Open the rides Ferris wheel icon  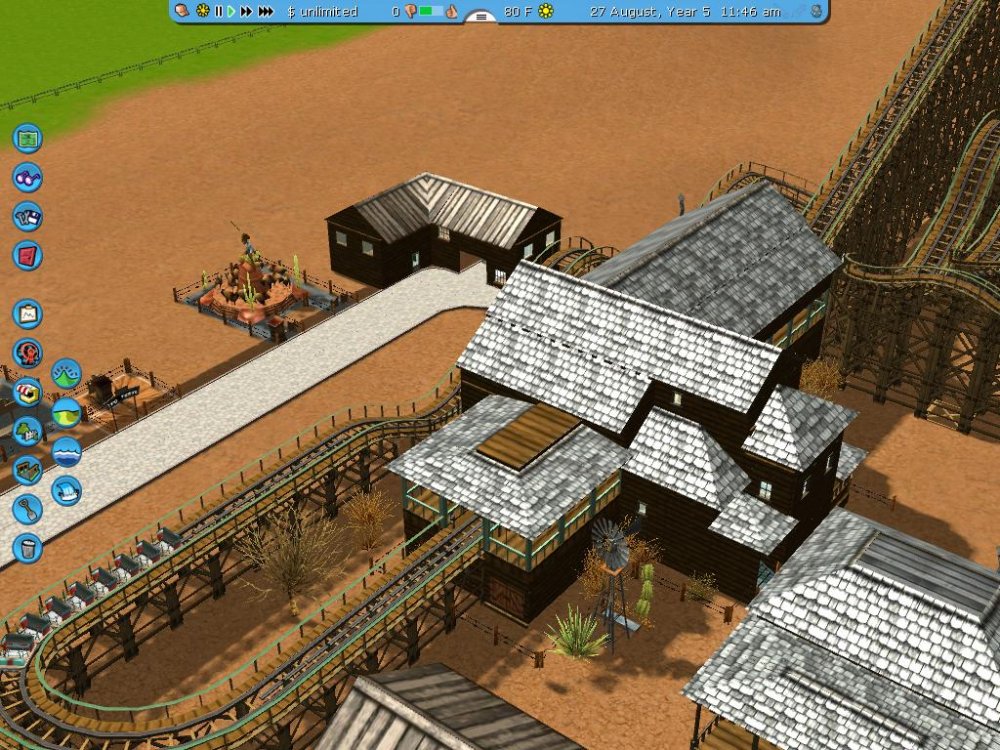tap(27, 353)
